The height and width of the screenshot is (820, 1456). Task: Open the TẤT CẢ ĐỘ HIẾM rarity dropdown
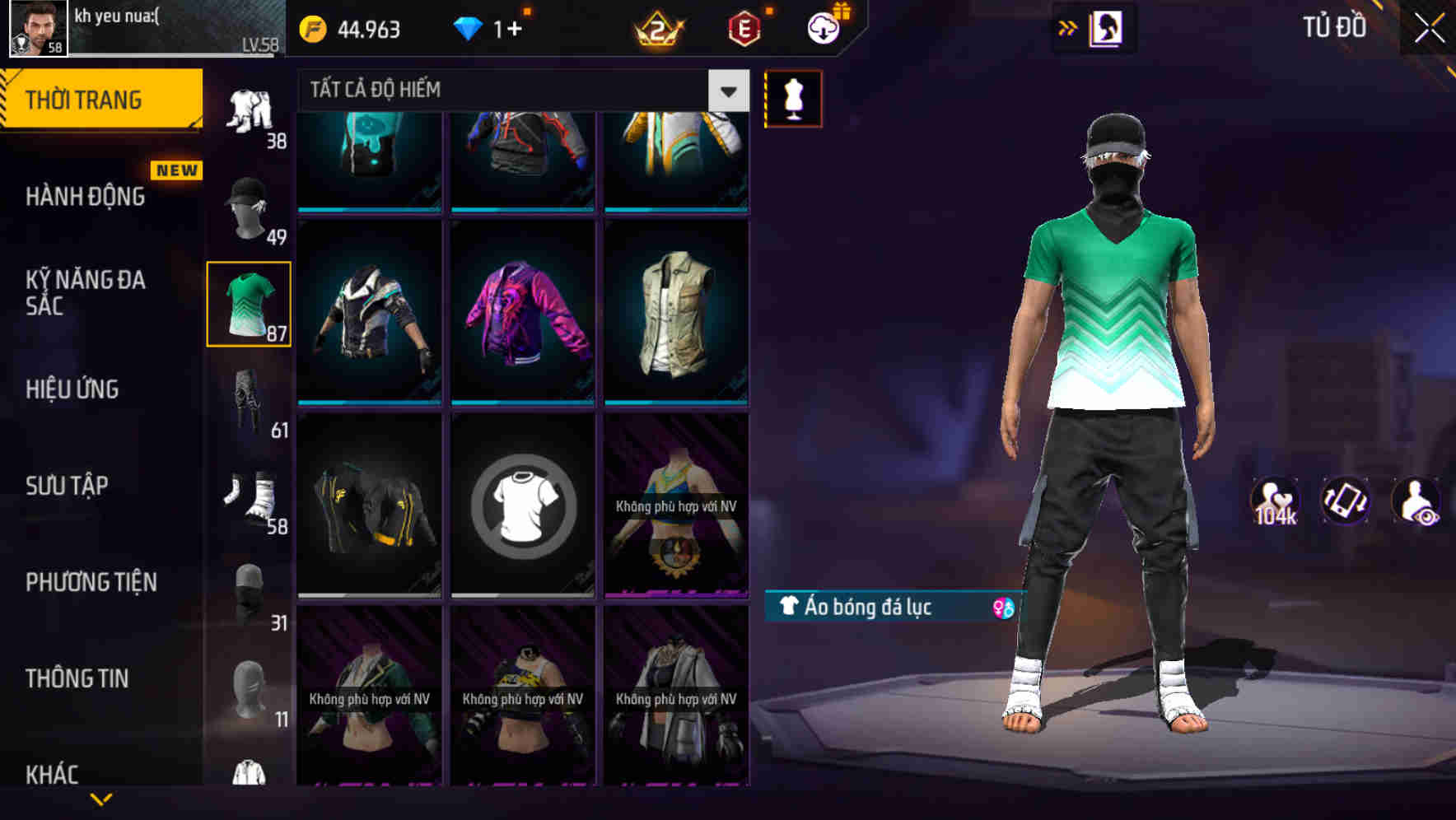(x=726, y=91)
